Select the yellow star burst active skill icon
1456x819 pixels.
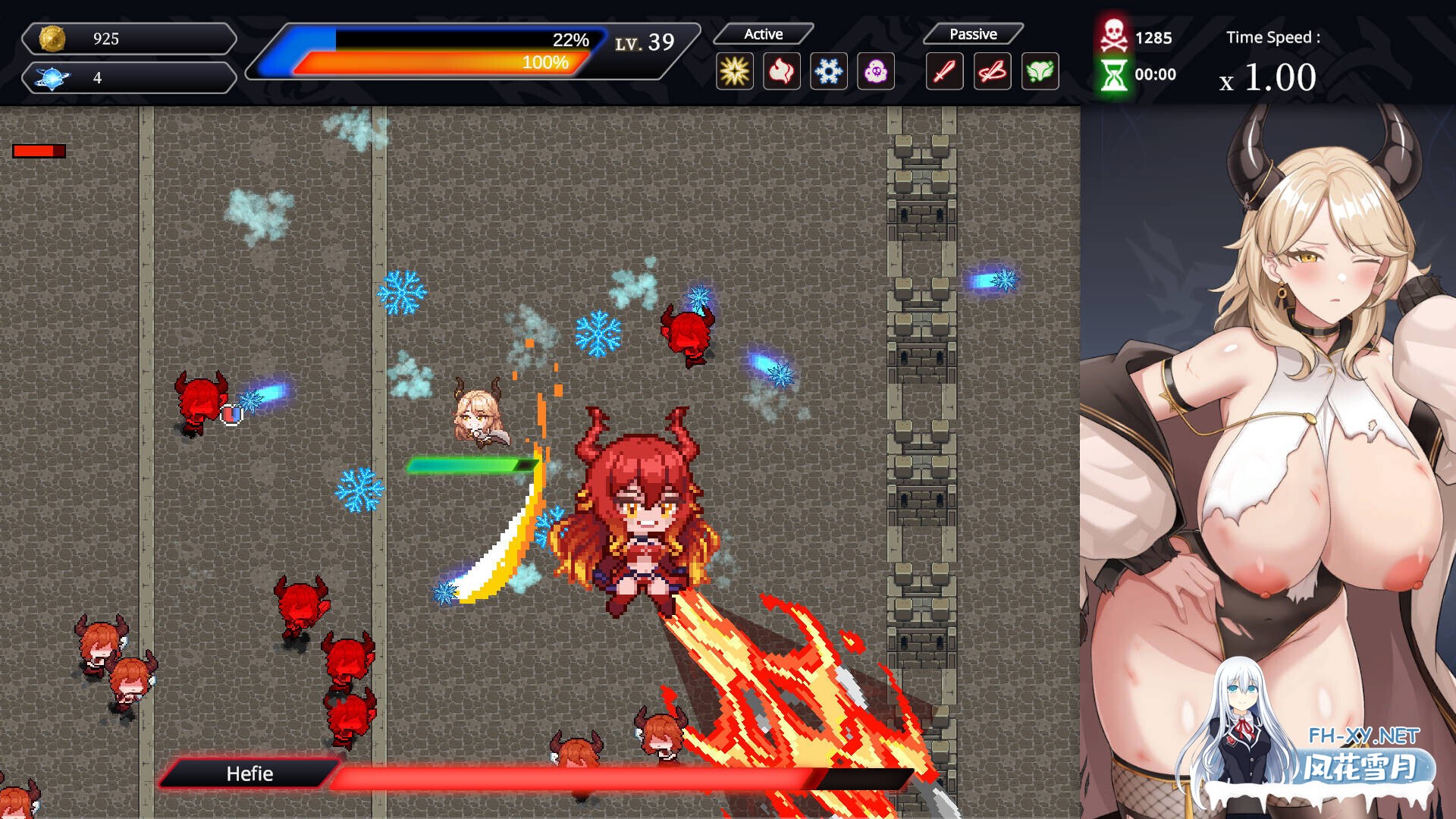point(733,71)
